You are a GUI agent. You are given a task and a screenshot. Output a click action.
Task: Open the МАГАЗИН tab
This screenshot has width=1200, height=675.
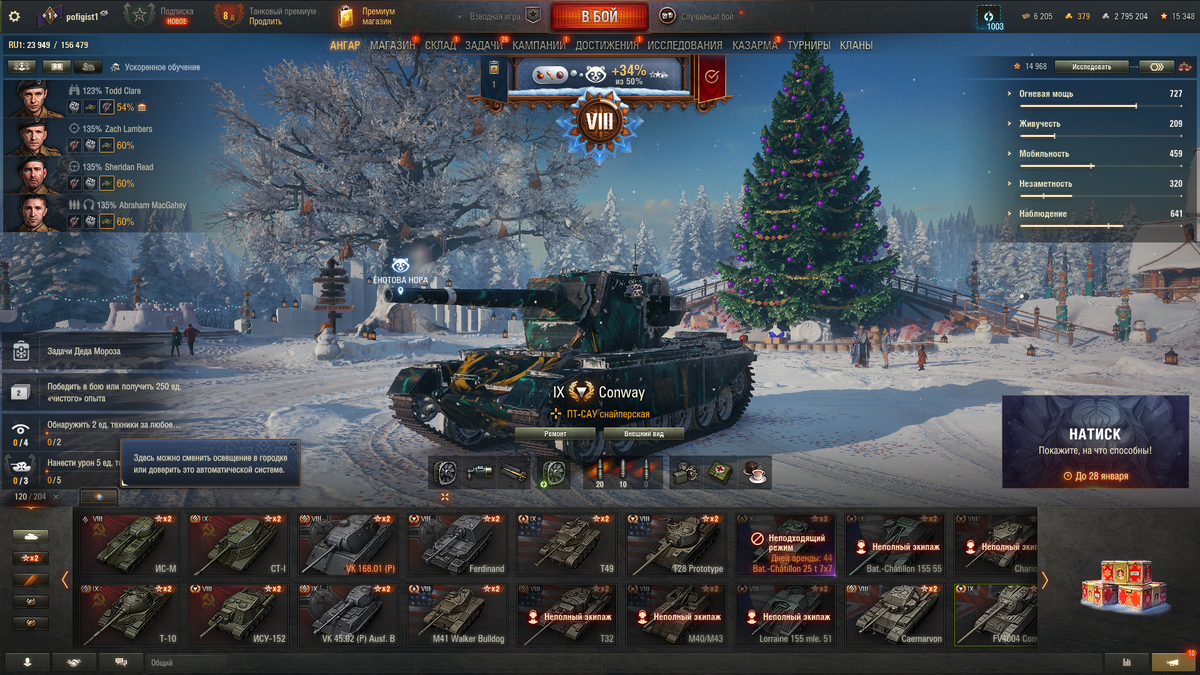point(392,45)
